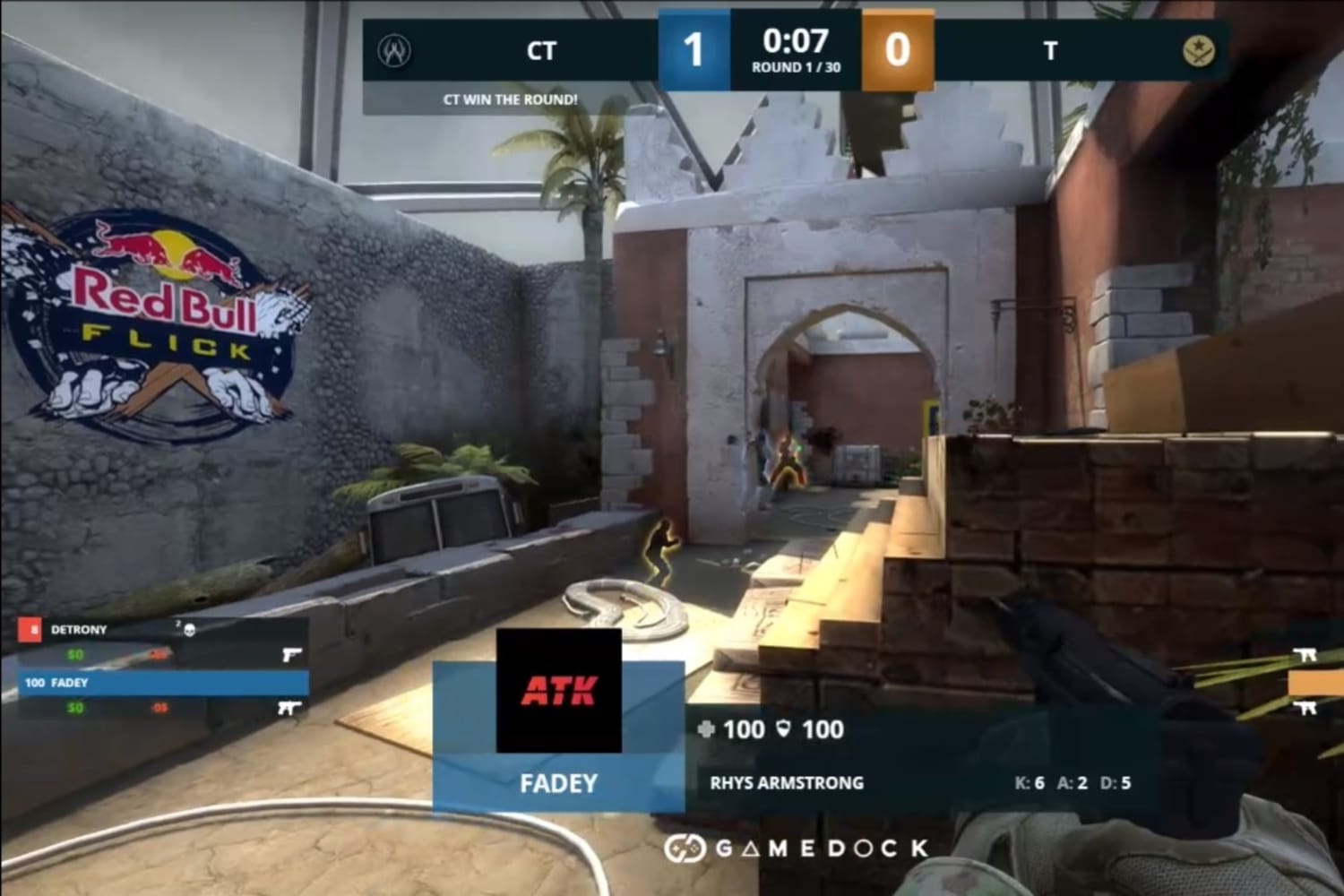This screenshot has width=1344, height=896.
Task: Click FADEY's SMG weapon icon
Action: pos(289,708)
